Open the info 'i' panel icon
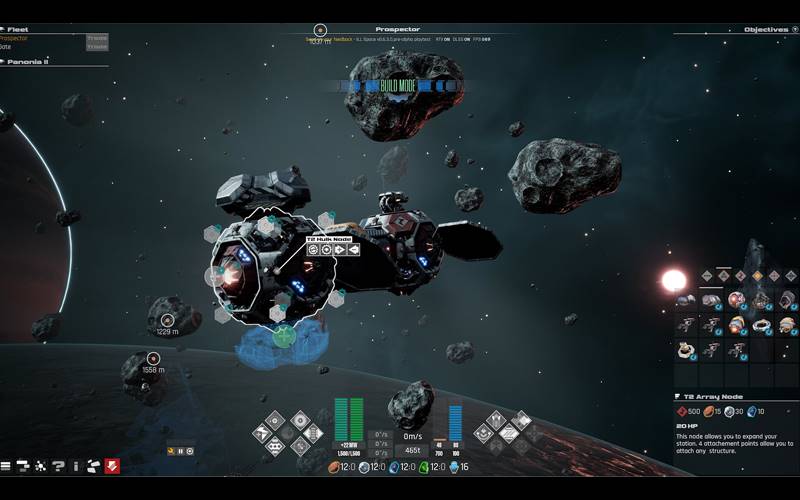Viewport: 800px width, 500px height. point(75,466)
